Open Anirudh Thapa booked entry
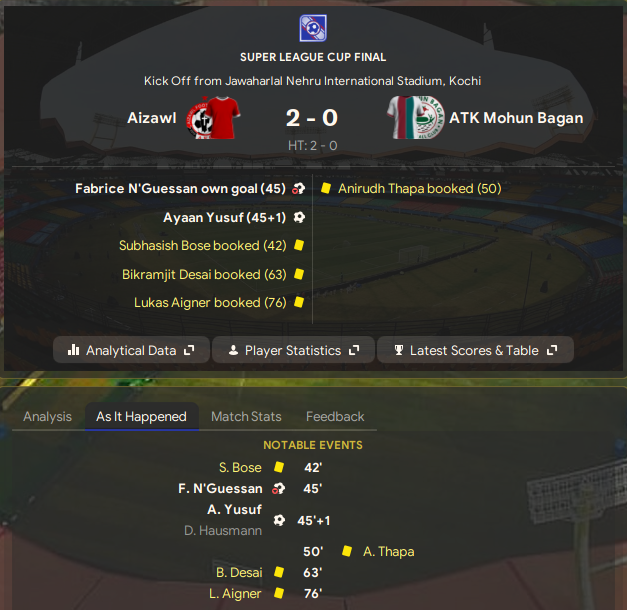Viewport: 627px width, 610px height. pyautogui.click(x=419, y=188)
